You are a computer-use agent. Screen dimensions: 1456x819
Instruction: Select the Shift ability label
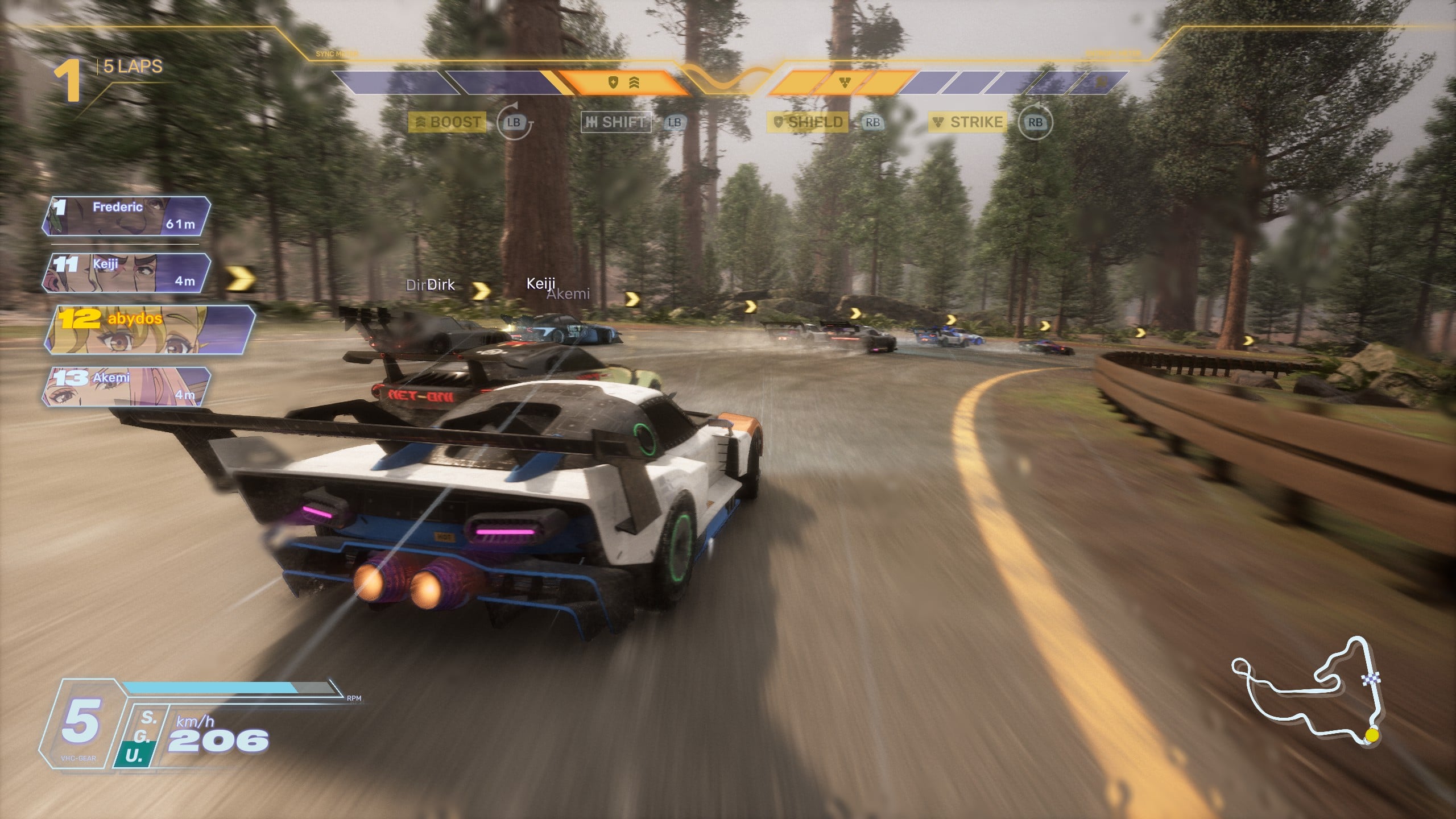(x=616, y=122)
